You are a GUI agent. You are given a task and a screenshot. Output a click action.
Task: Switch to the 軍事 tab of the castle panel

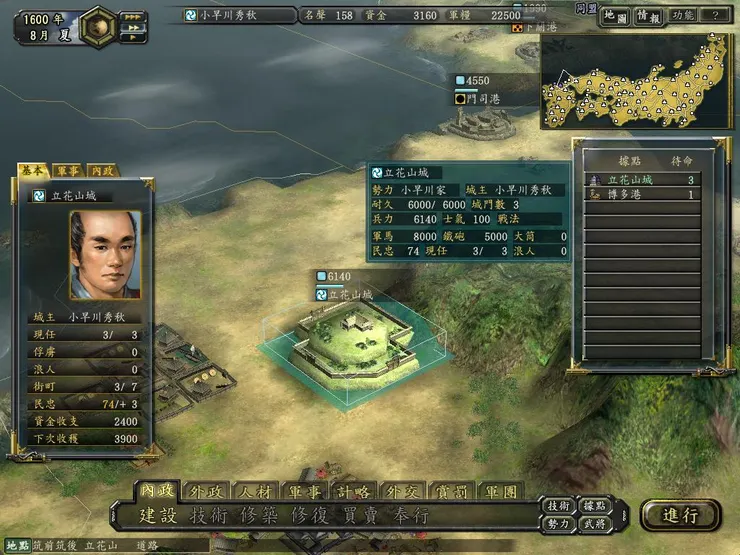click(68, 171)
